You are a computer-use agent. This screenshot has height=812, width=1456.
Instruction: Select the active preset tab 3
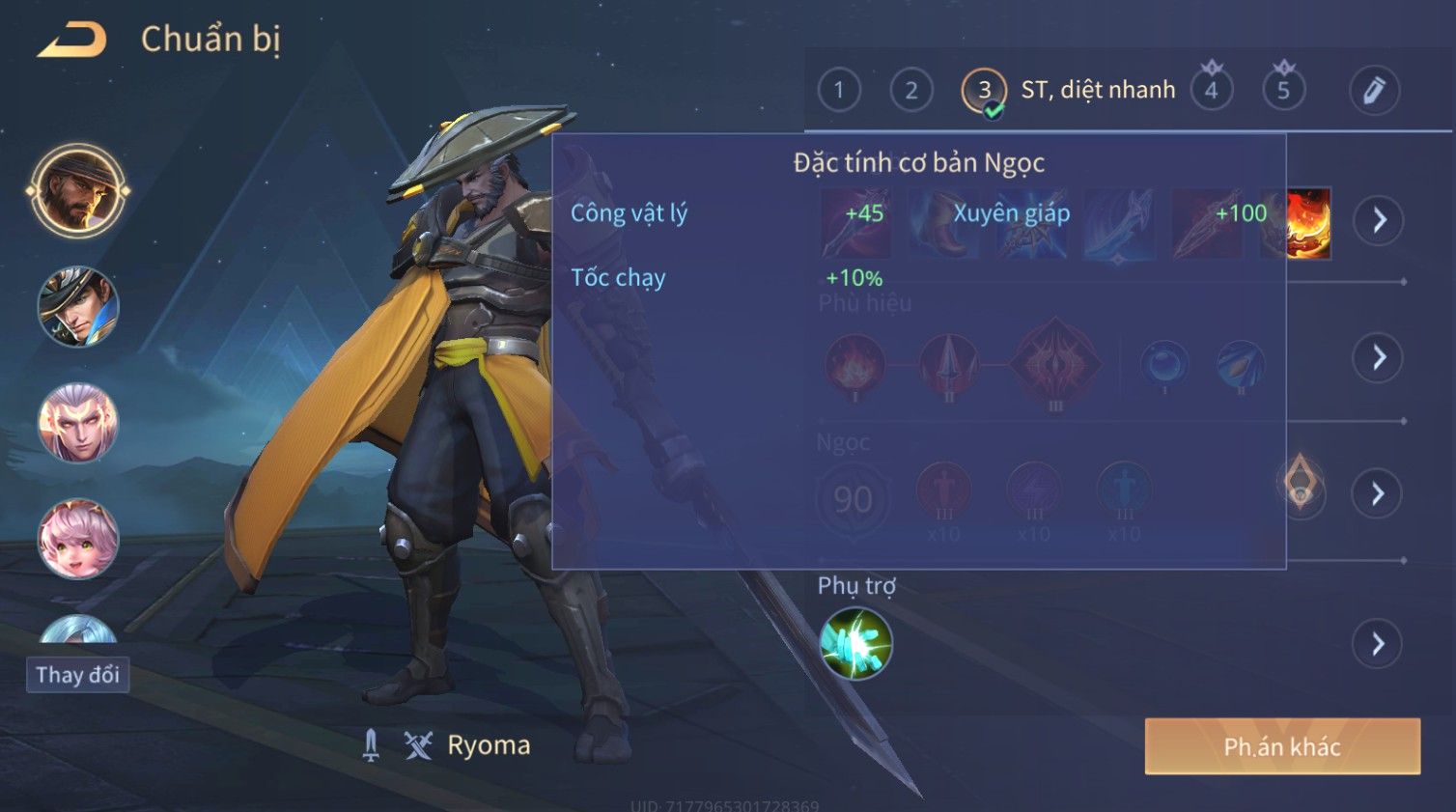(984, 91)
